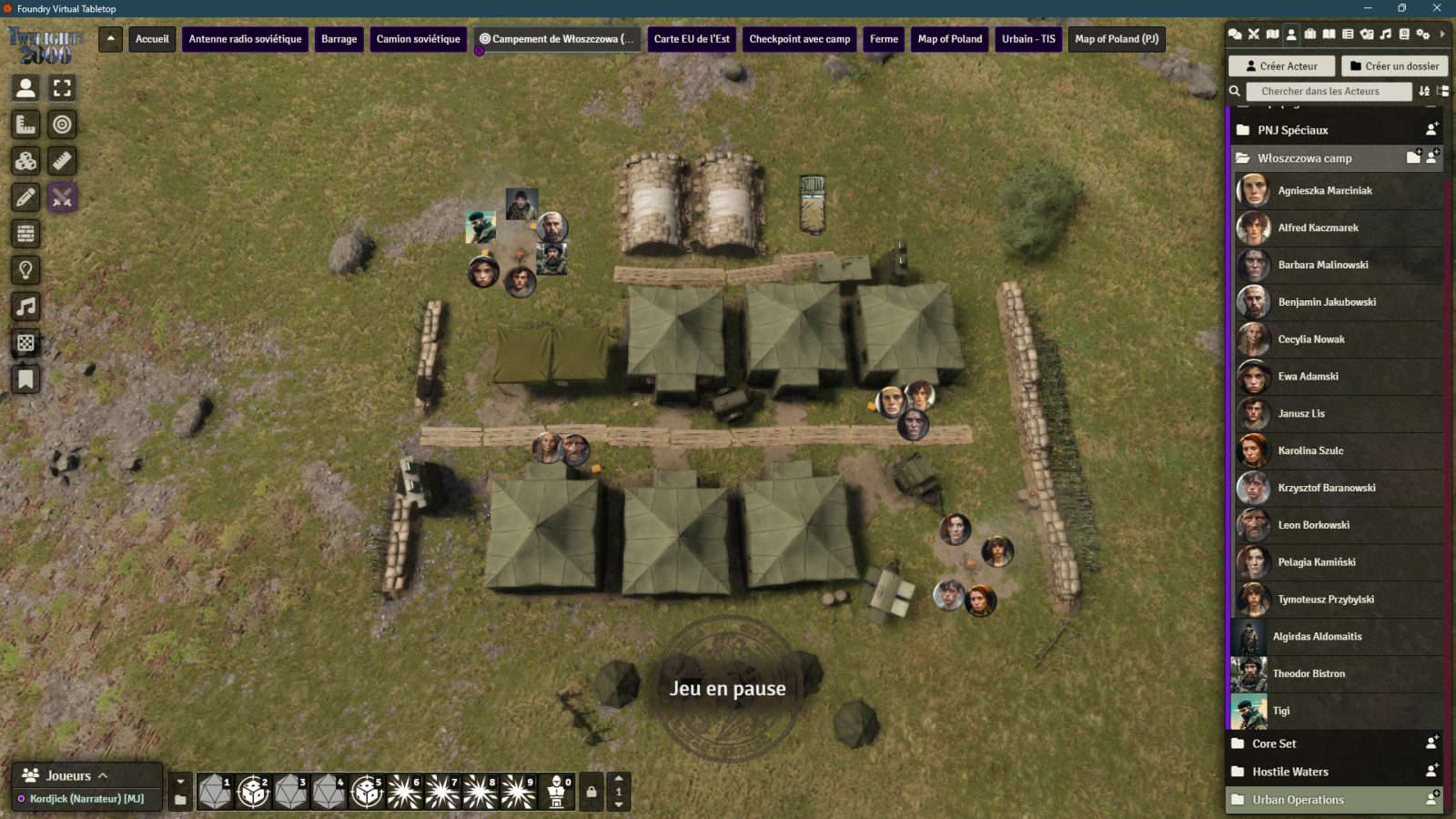Collapse the Włoszczowa camp folder

pyautogui.click(x=1304, y=158)
